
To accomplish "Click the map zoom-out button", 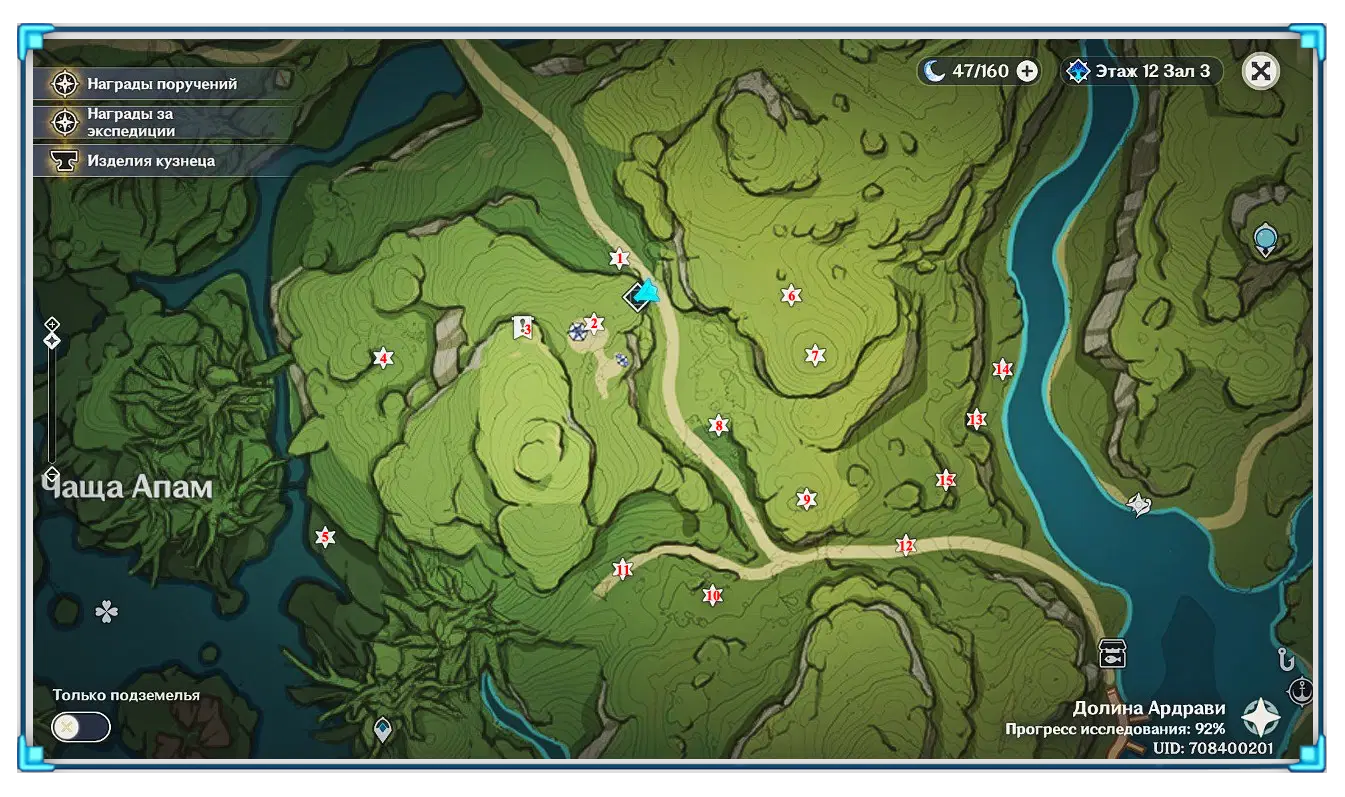I will (52, 473).
